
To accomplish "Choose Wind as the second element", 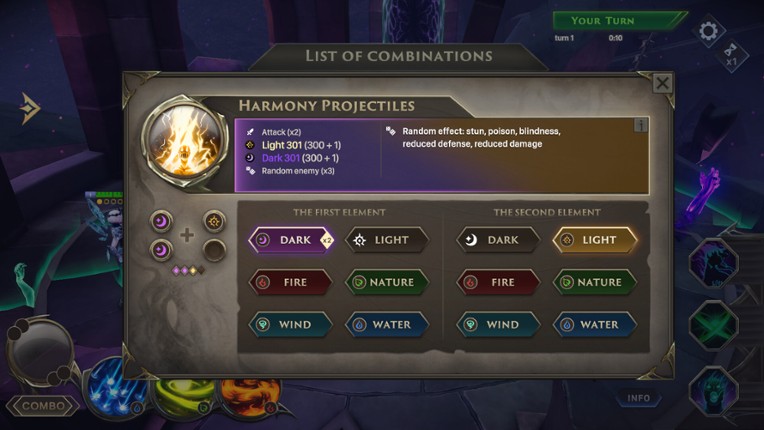I will (498, 324).
